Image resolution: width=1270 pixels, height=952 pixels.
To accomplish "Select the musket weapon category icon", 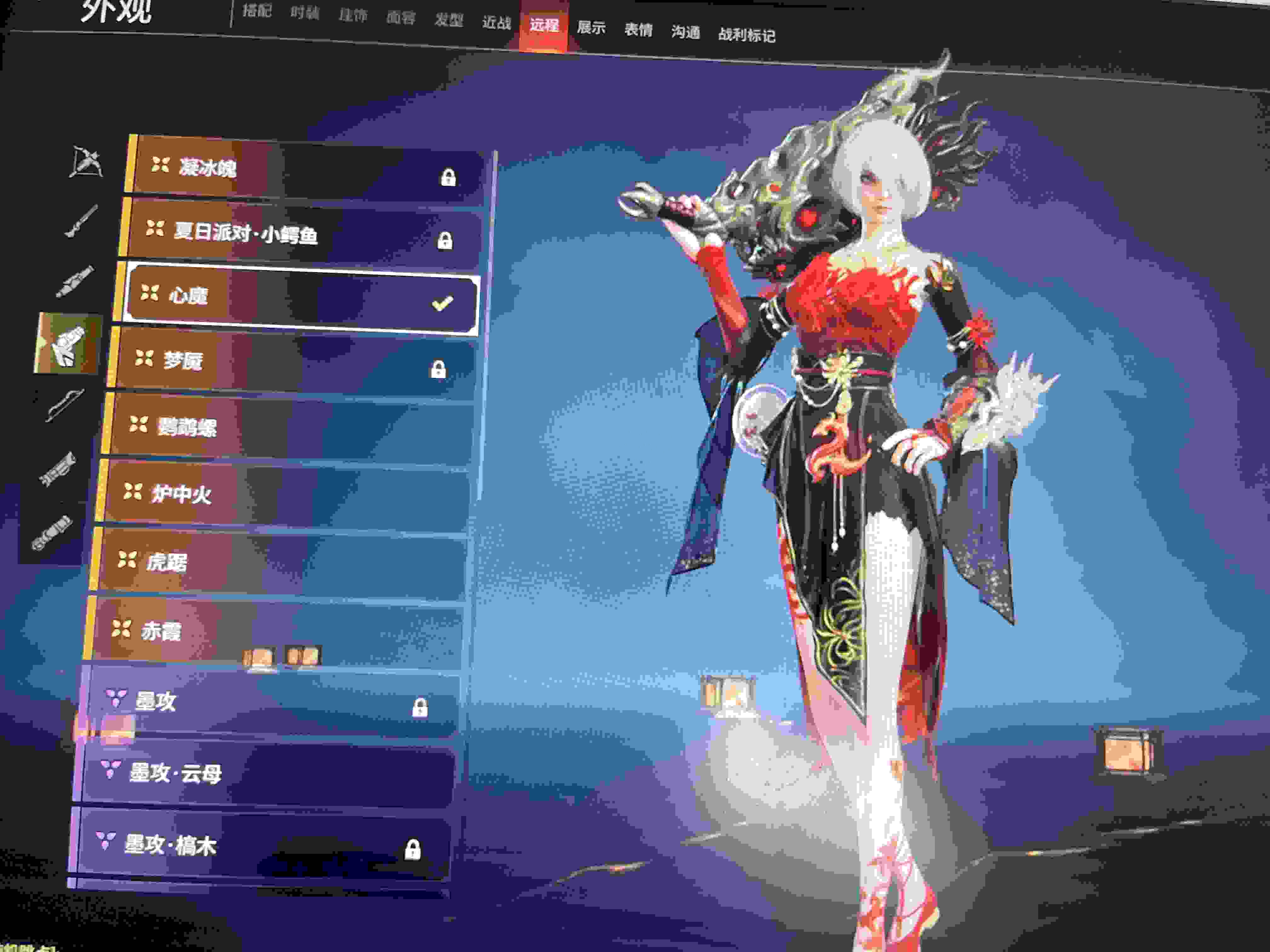I will coord(80,221).
